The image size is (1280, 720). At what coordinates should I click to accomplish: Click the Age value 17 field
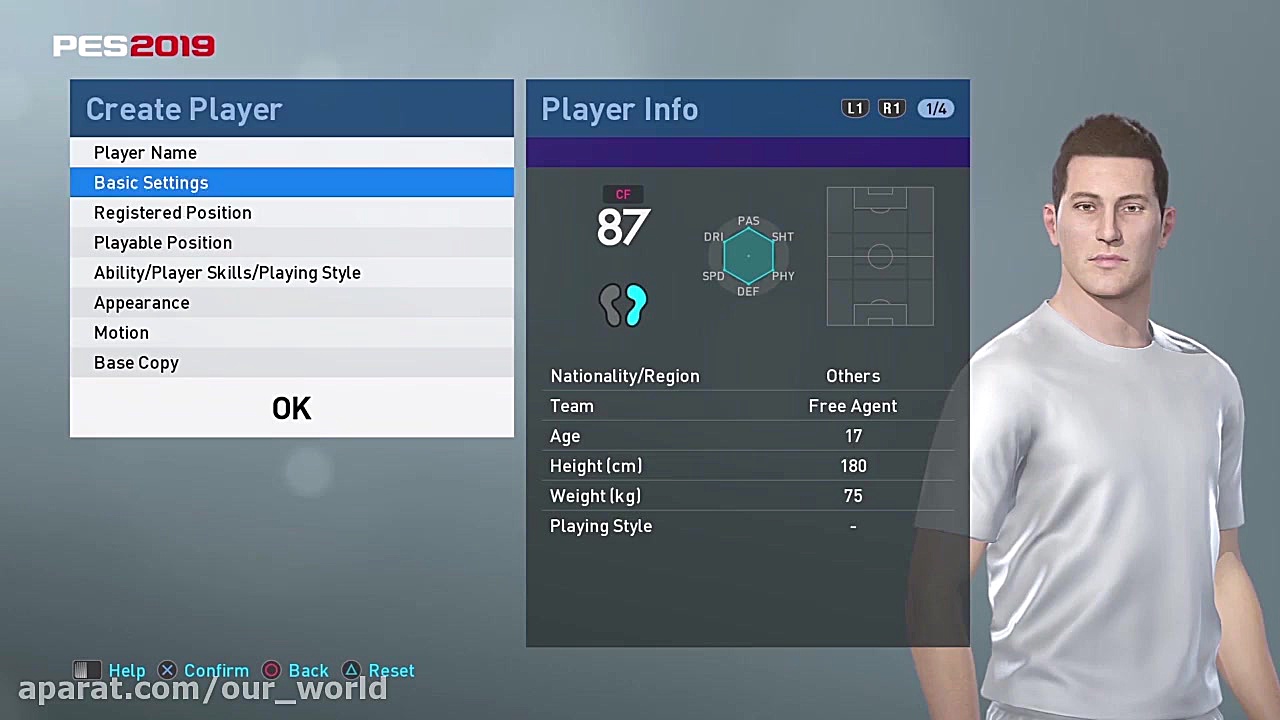[x=853, y=436]
